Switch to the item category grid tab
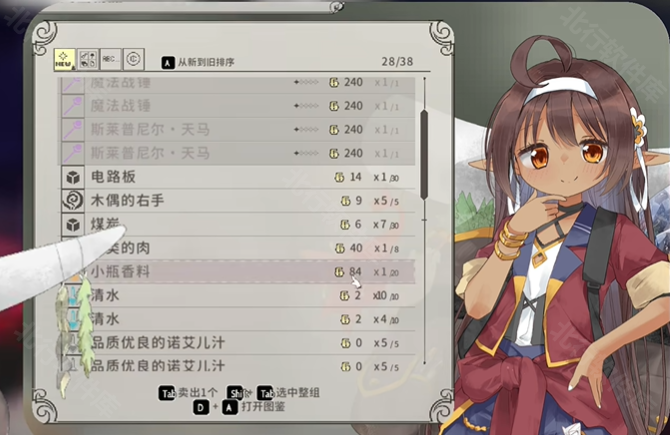 pyautogui.click(x=87, y=59)
